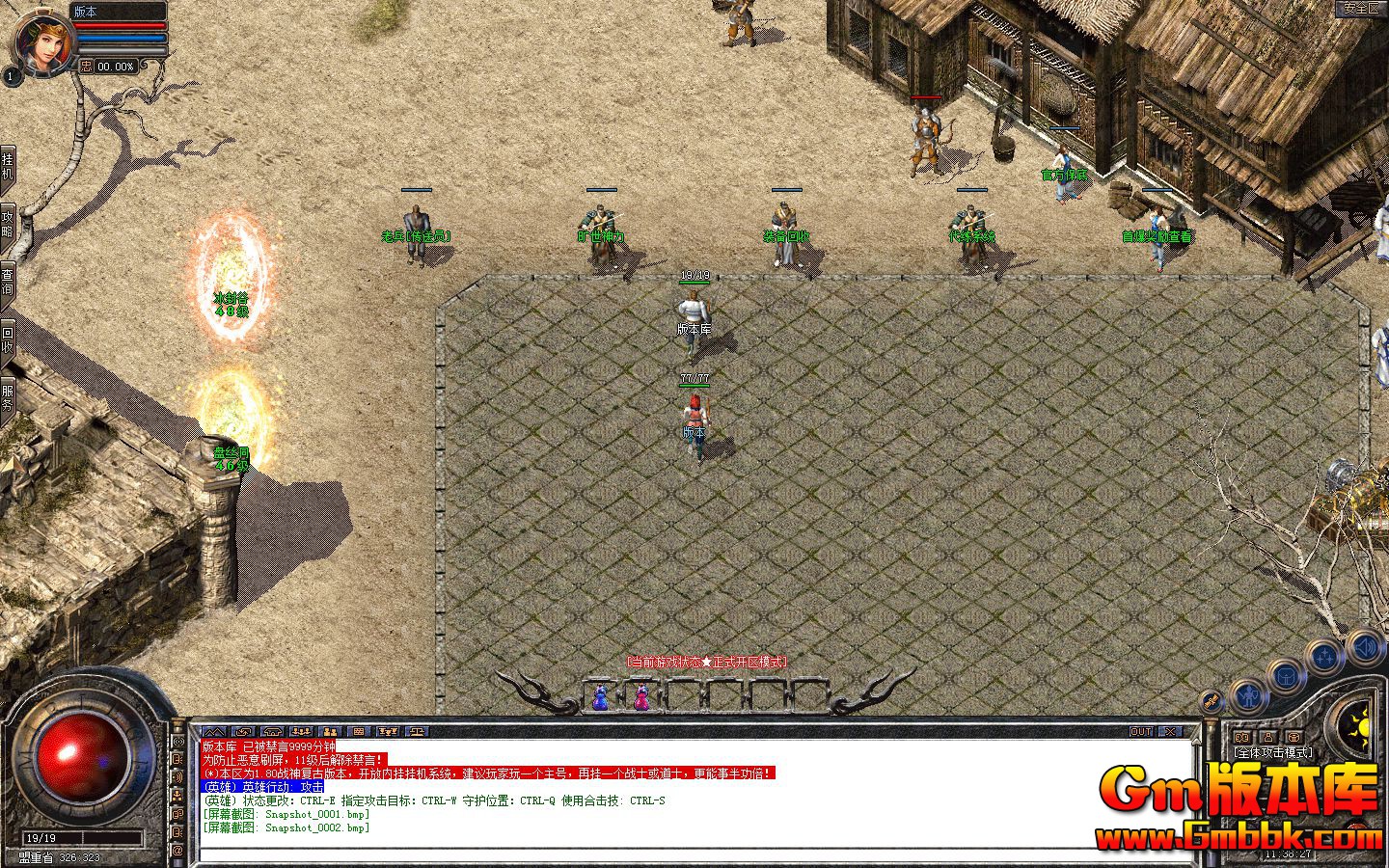Mute sound with the circular speaker button
The height and width of the screenshot is (868, 1389).
coord(1367,647)
